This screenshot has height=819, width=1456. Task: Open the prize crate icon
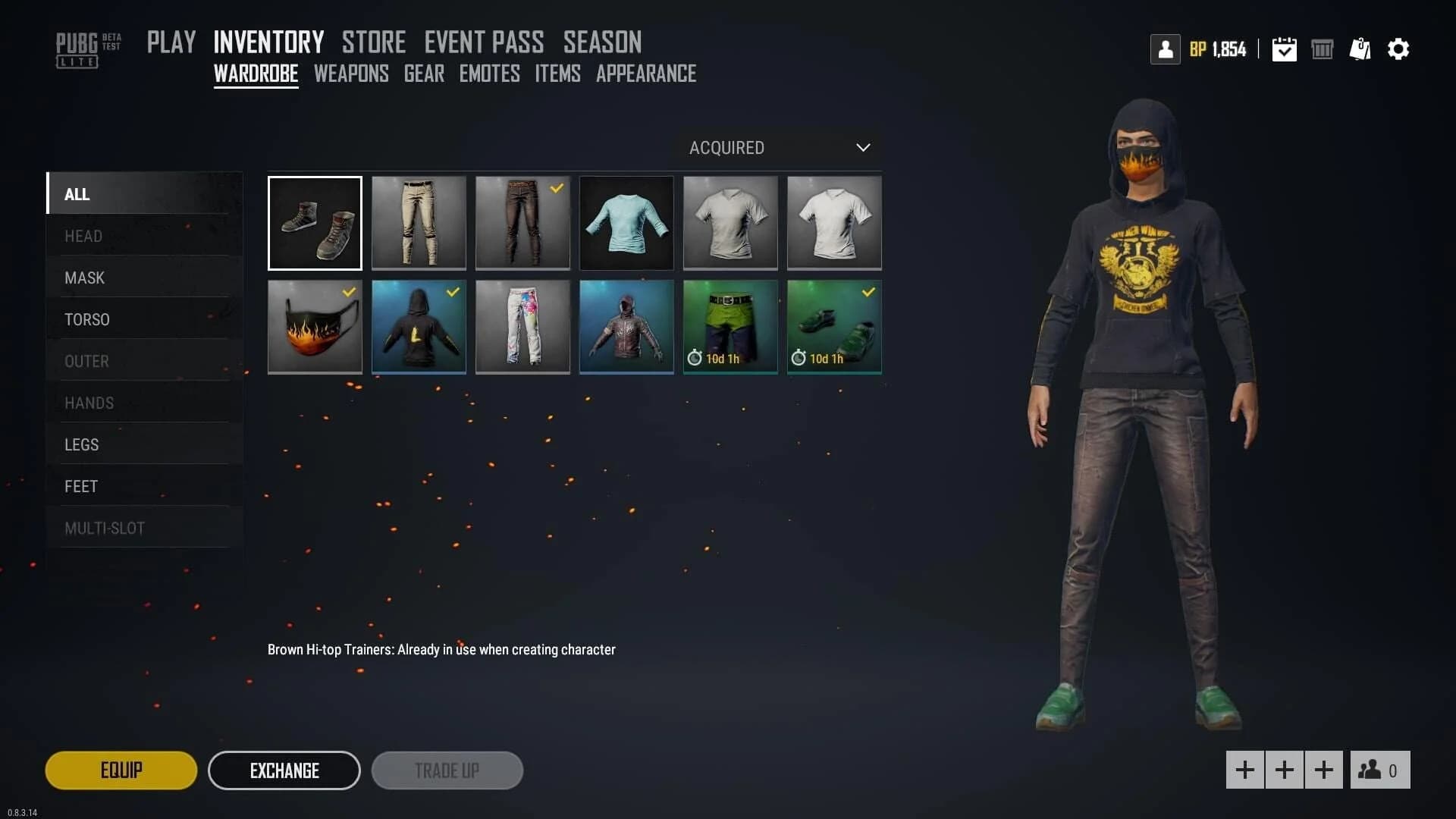[1323, 49]
